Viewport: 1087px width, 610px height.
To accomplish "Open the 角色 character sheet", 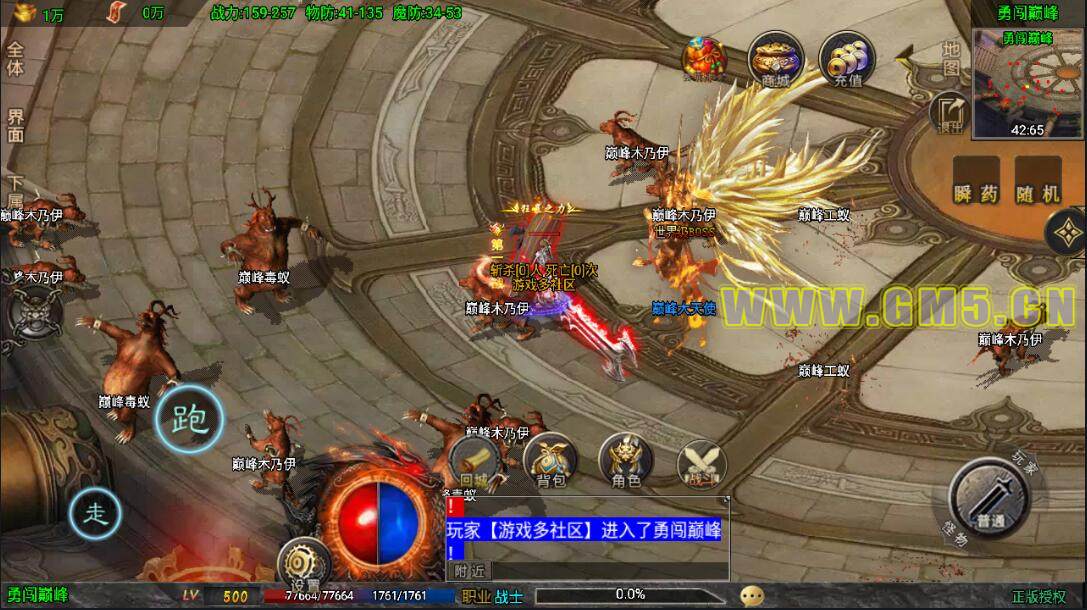I will (x=626, y=461).
